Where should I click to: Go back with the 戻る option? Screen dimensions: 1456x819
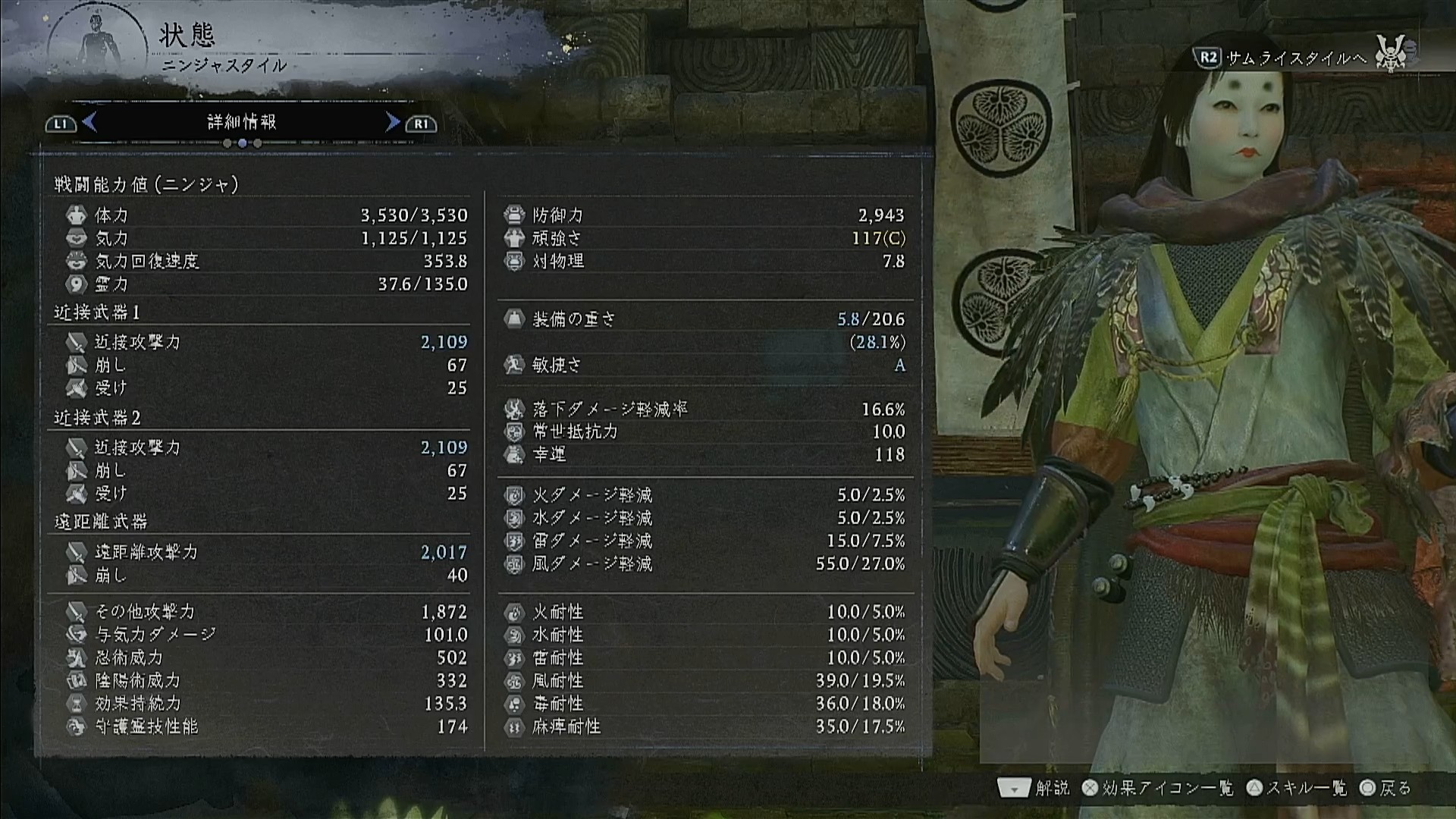(x=1386, y=789)
